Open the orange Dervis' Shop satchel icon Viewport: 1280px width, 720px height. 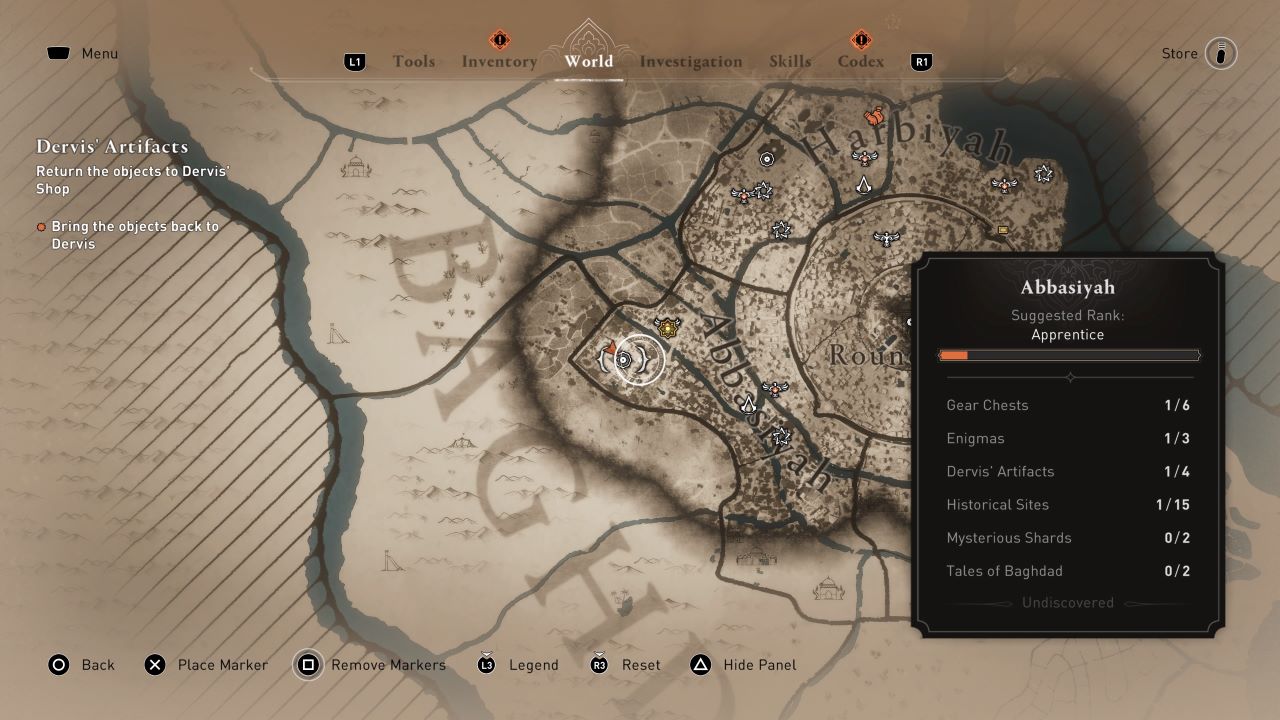point(874,115)
